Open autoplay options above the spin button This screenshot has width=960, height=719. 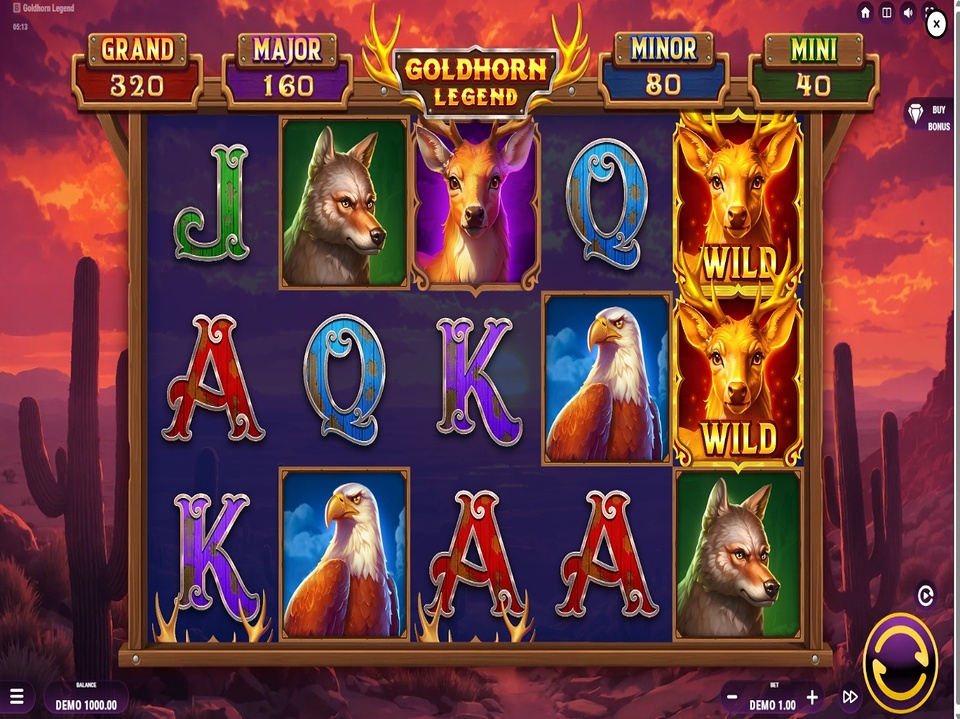click(x=925, y=596)
